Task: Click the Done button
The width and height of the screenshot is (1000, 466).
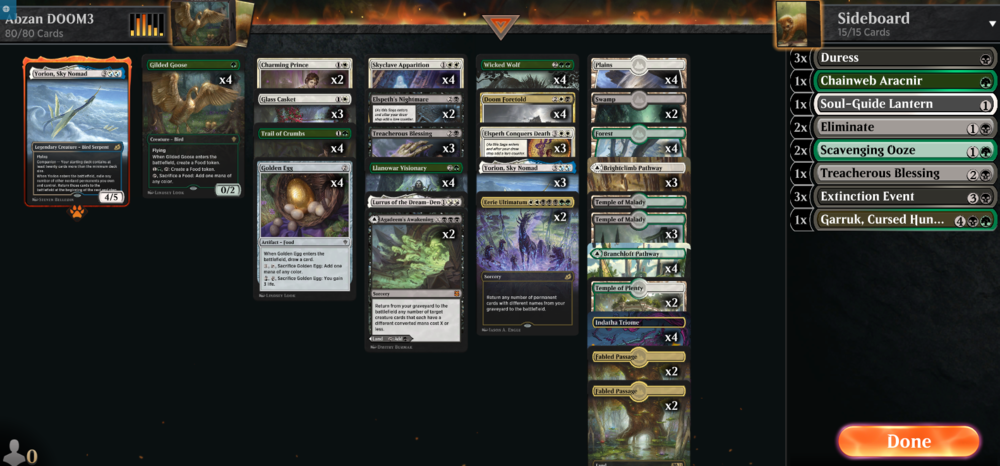Action: click(908, 441)
